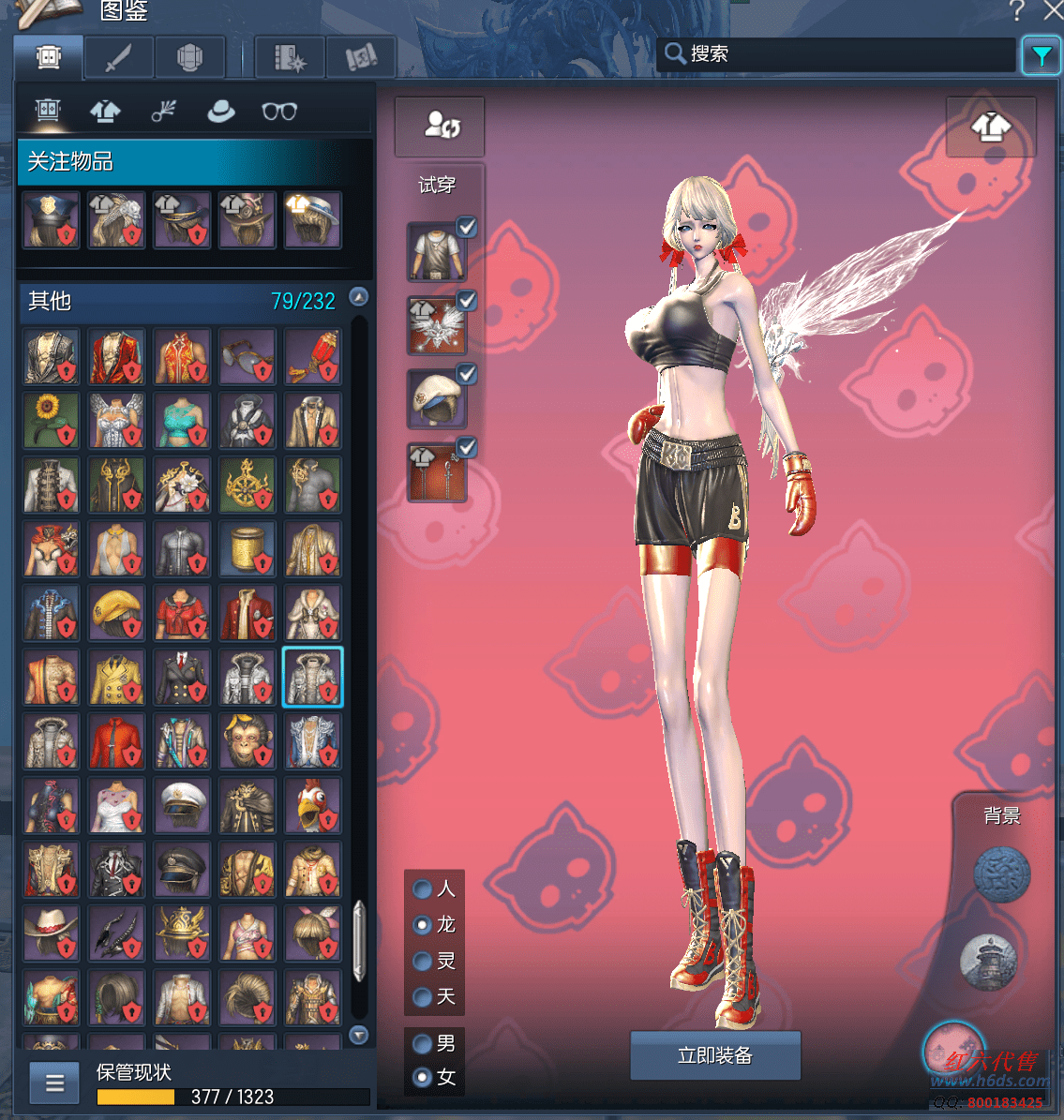Select the monkey mask item slot
Image resolution: width=1064 pixels, height=1120 pixels.
[x=247, y=740]
